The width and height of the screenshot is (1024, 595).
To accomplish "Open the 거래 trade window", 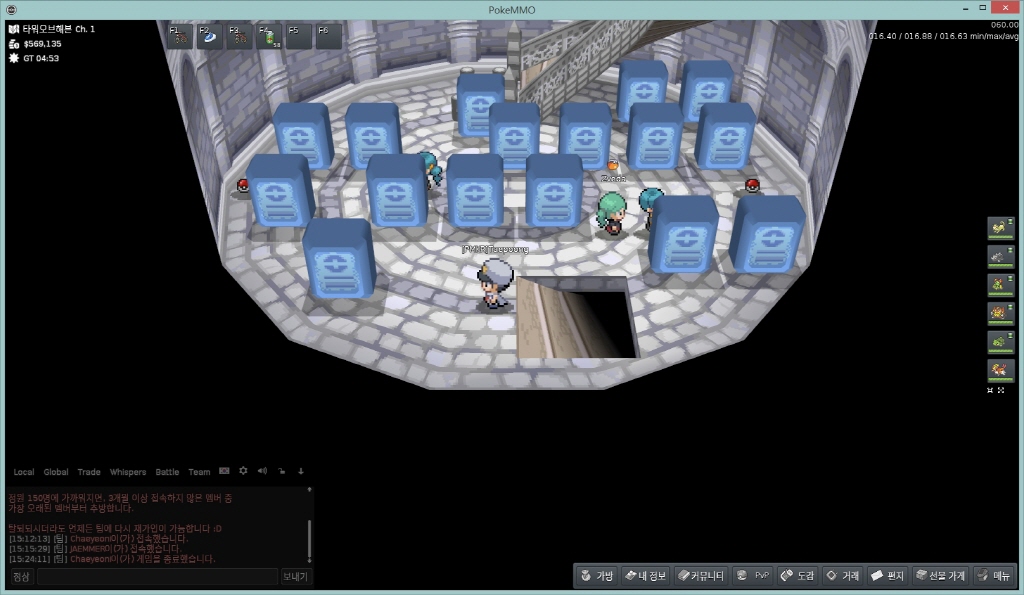I will (x=842, y=576).
